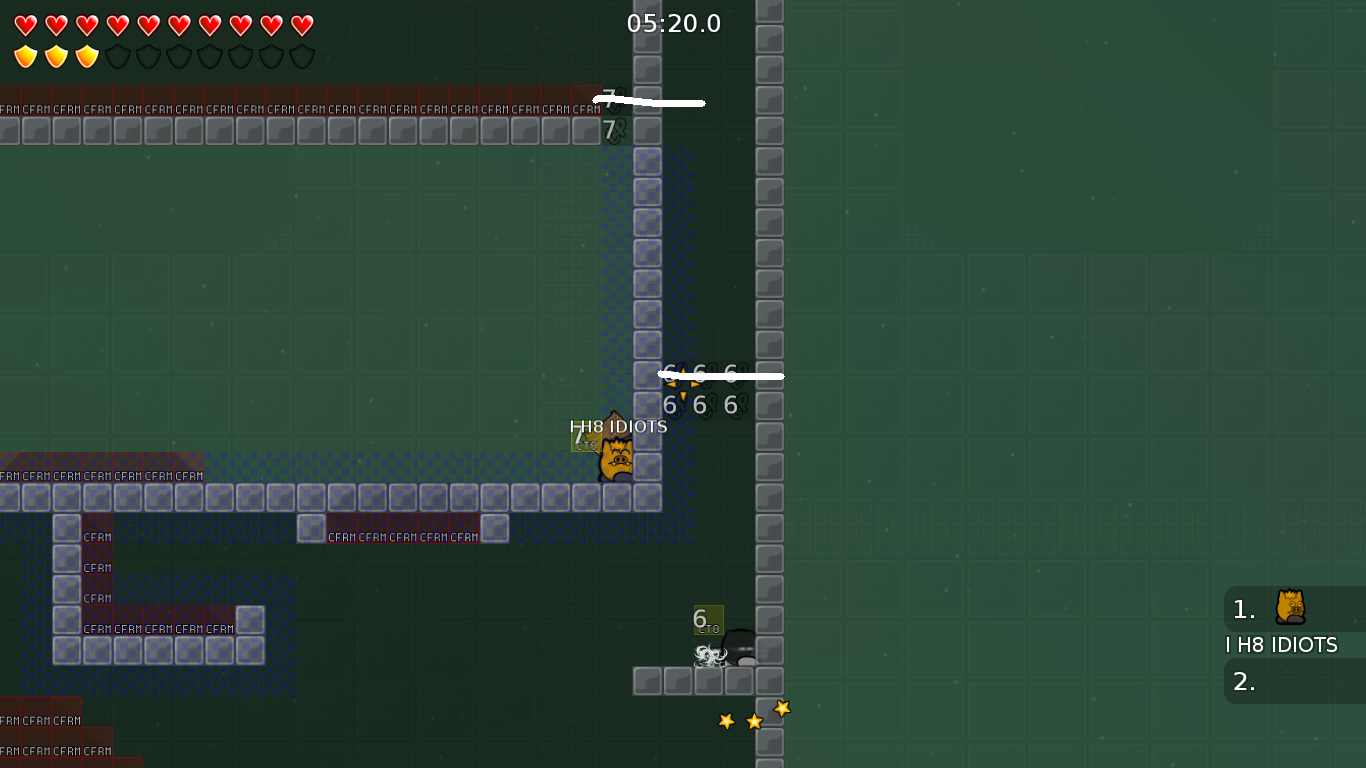Click the middle golden star pickup
This screenshot has width=1366, height=768.
tap(752, 719)
